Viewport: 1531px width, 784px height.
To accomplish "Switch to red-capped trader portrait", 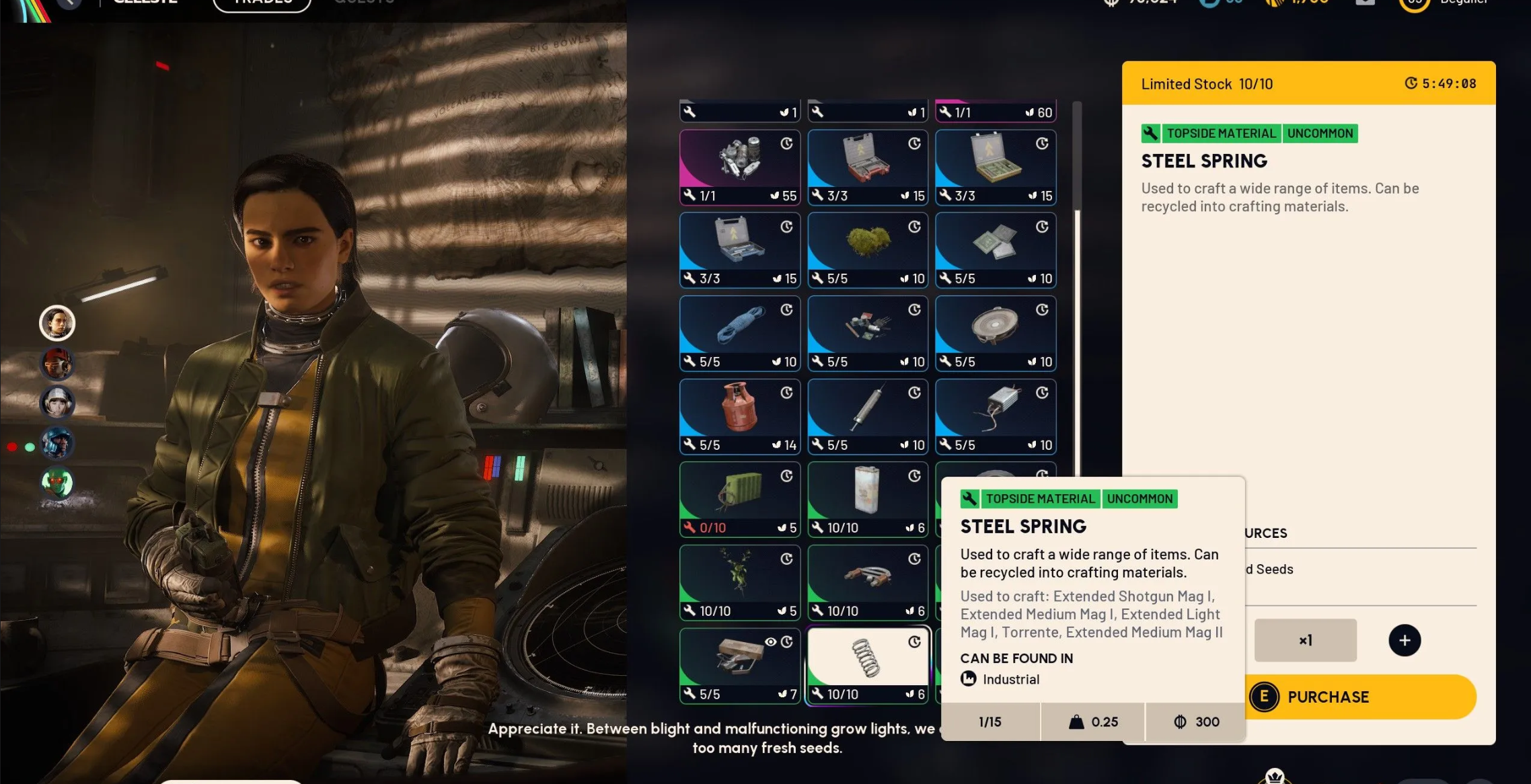I will pyautogui.click(x=57, y=364).
